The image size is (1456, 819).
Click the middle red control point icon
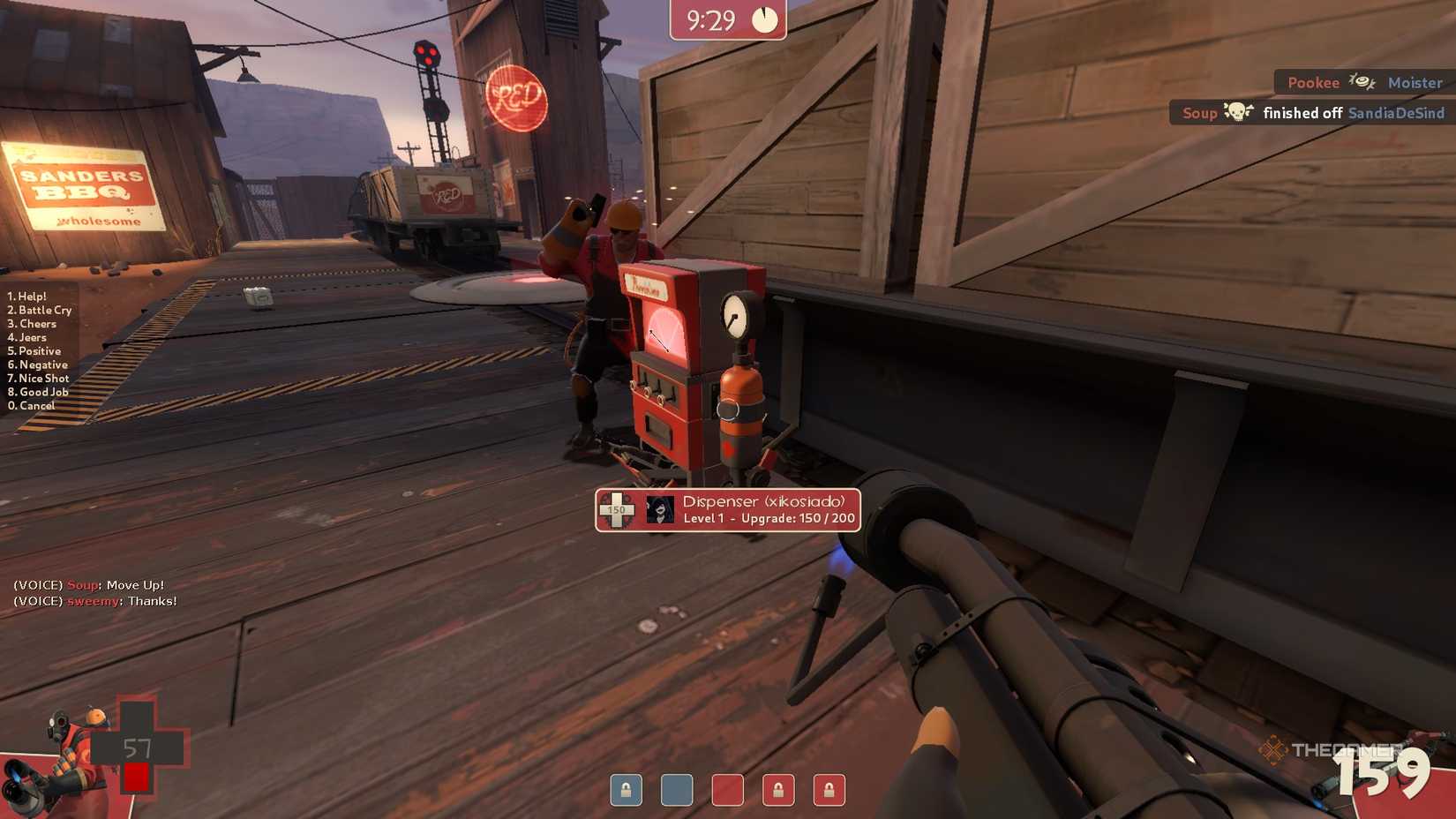(x=726, y=791)
